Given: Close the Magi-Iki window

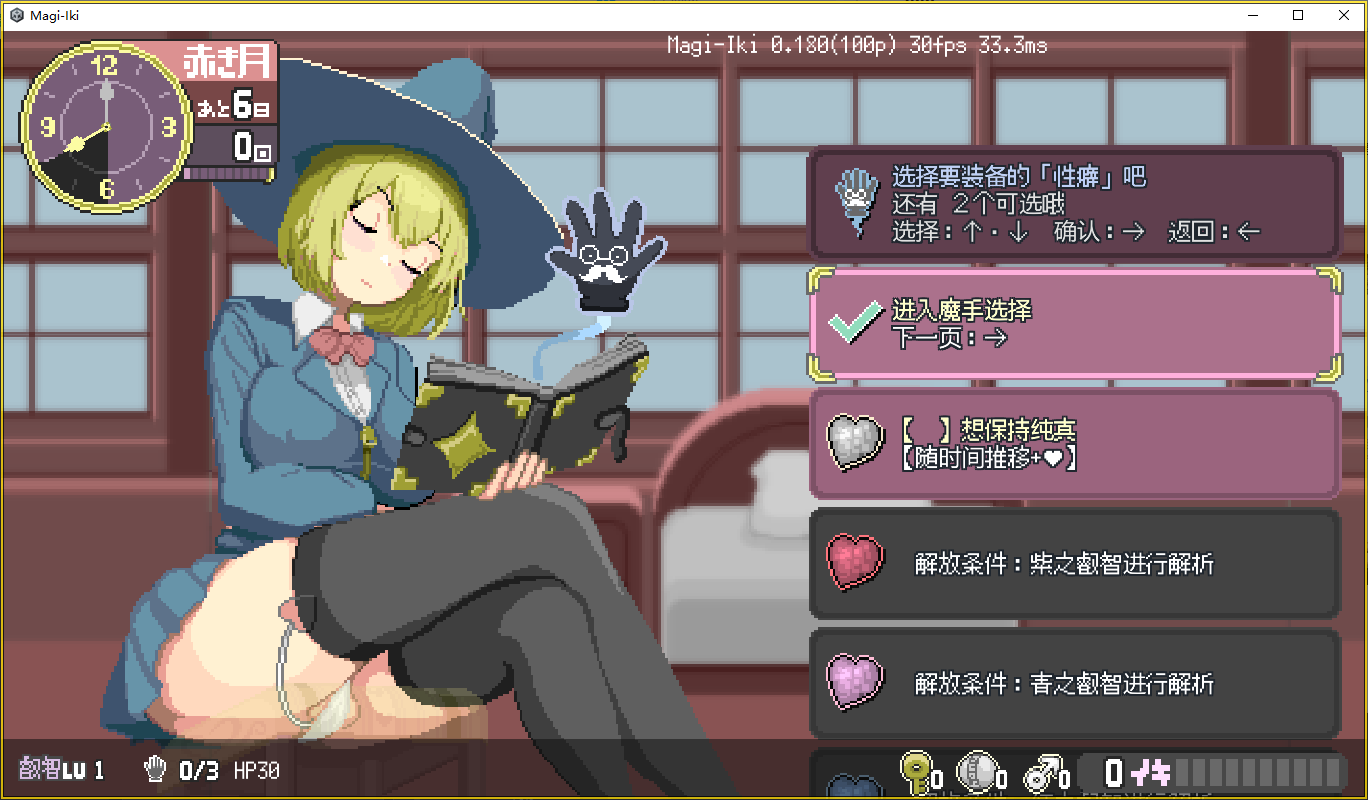Looking at the screenshot, I should point(1344,15).
